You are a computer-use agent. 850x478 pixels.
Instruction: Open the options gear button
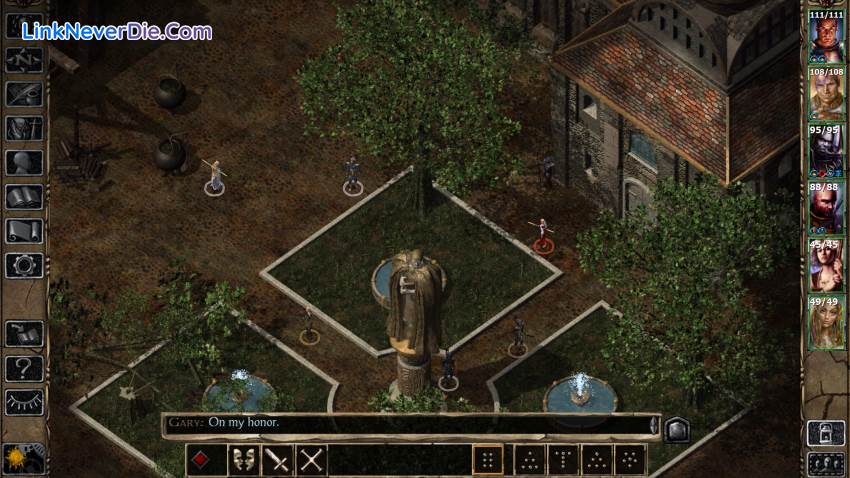23,265
